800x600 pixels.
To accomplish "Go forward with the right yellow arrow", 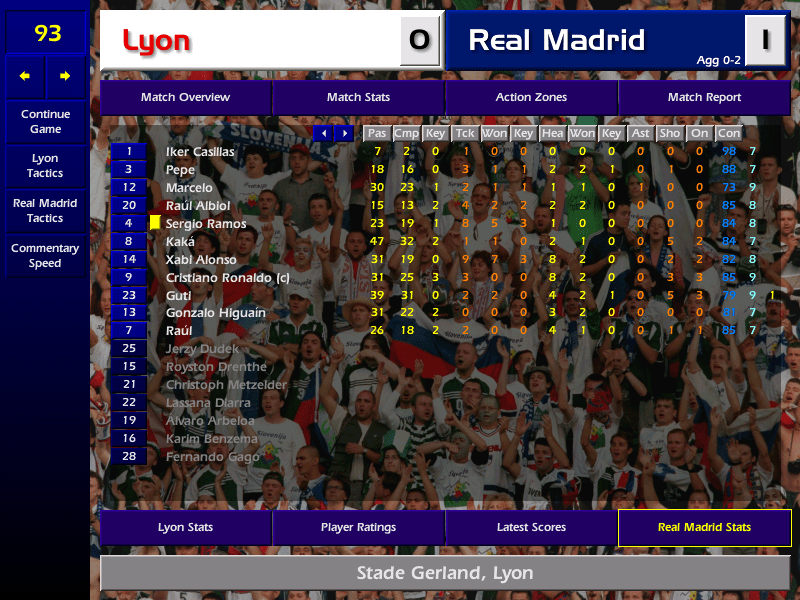I will 66,76.
